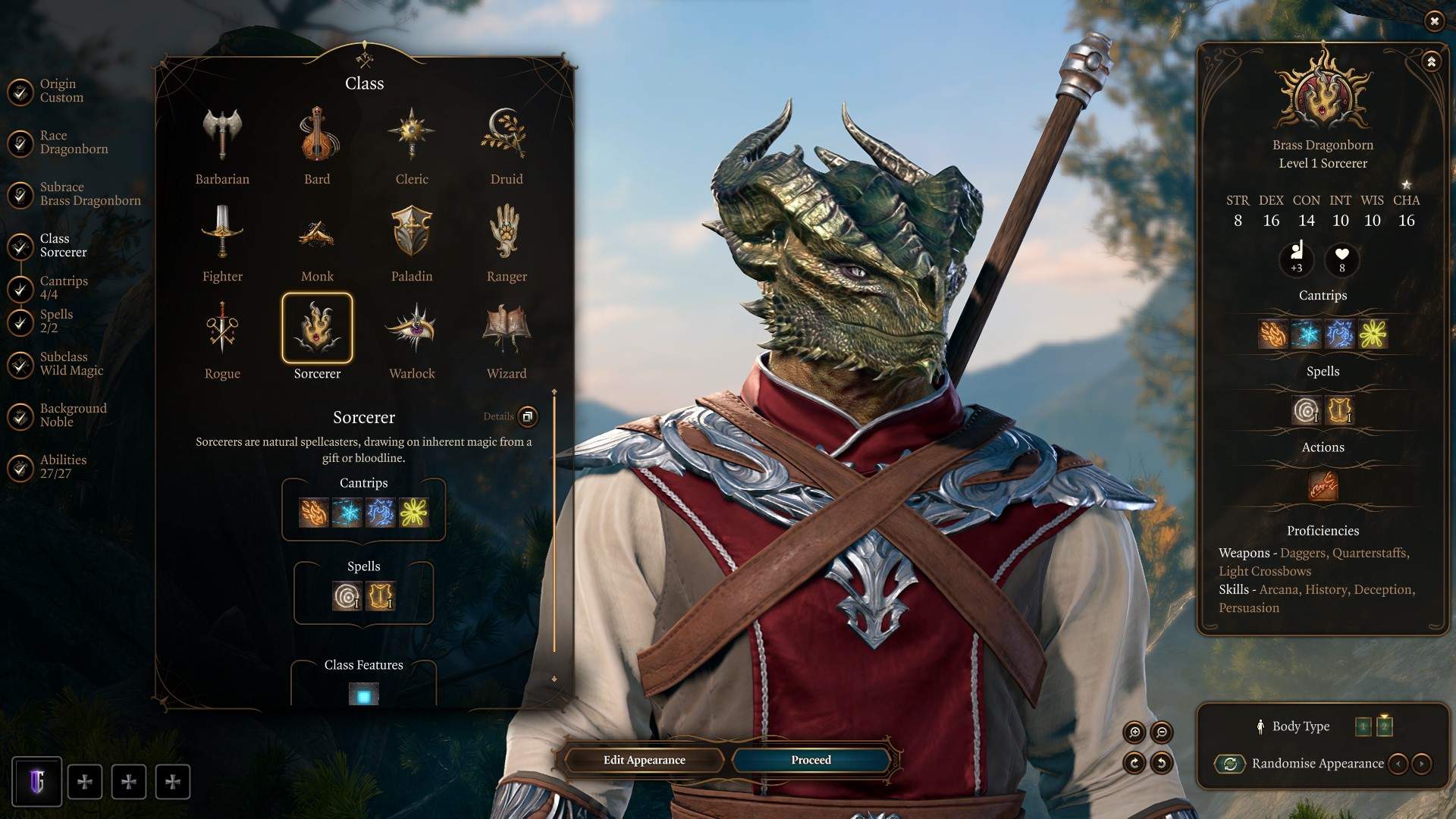Screen dimensions: 1456x819
Task: Click the Proceed button
Action: click(x=811, y=760)
